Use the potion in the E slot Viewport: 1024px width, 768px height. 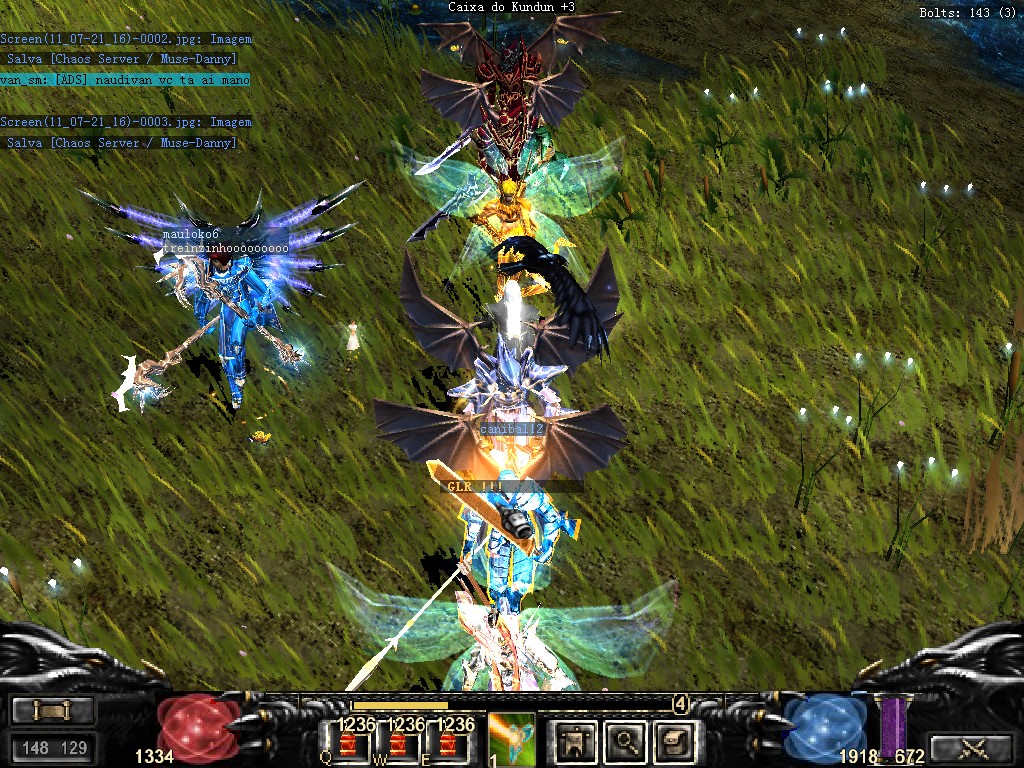pos(450,744)
